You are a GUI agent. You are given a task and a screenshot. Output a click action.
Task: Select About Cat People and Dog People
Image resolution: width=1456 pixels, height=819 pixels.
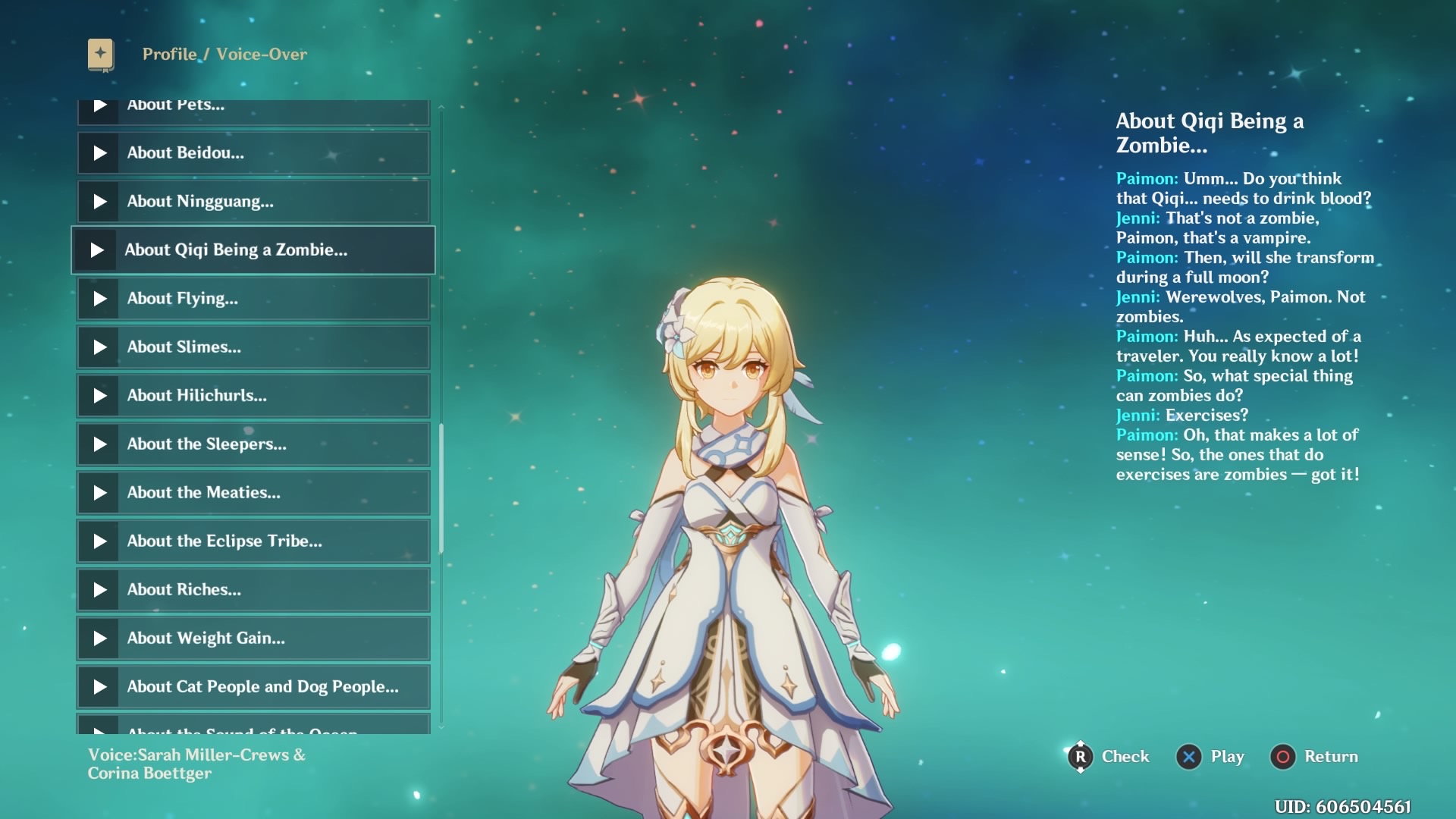coord(253,687)
